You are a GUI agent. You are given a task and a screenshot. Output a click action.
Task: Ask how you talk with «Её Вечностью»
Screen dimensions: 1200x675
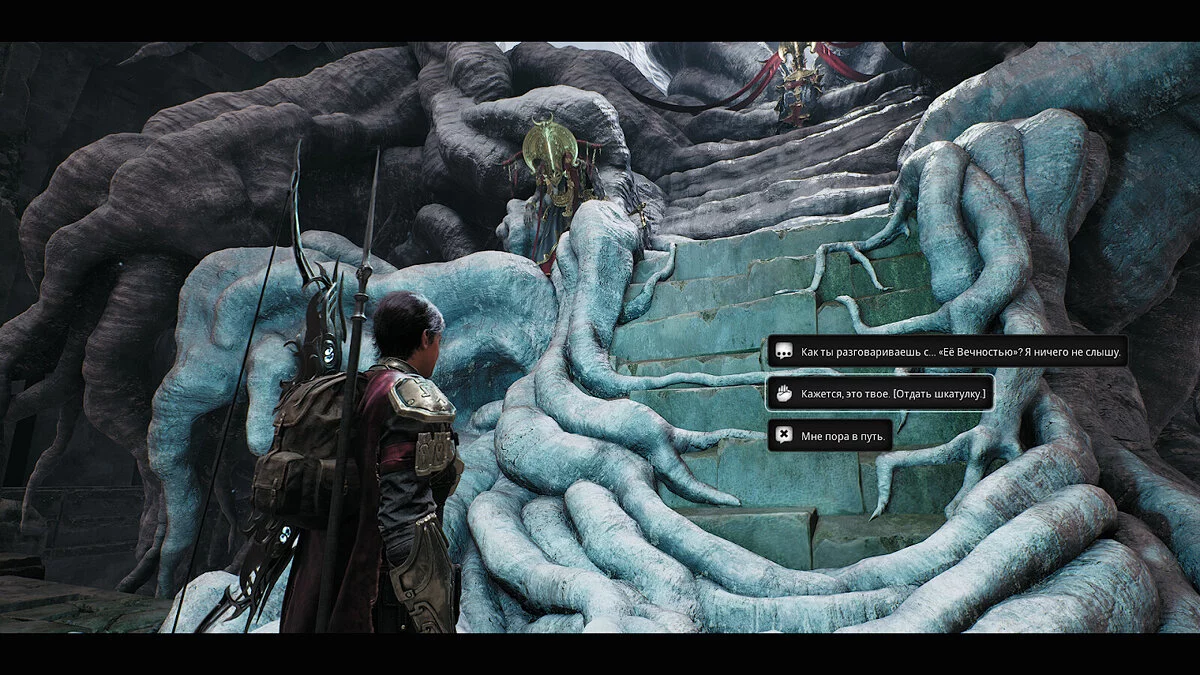(946, 352)
